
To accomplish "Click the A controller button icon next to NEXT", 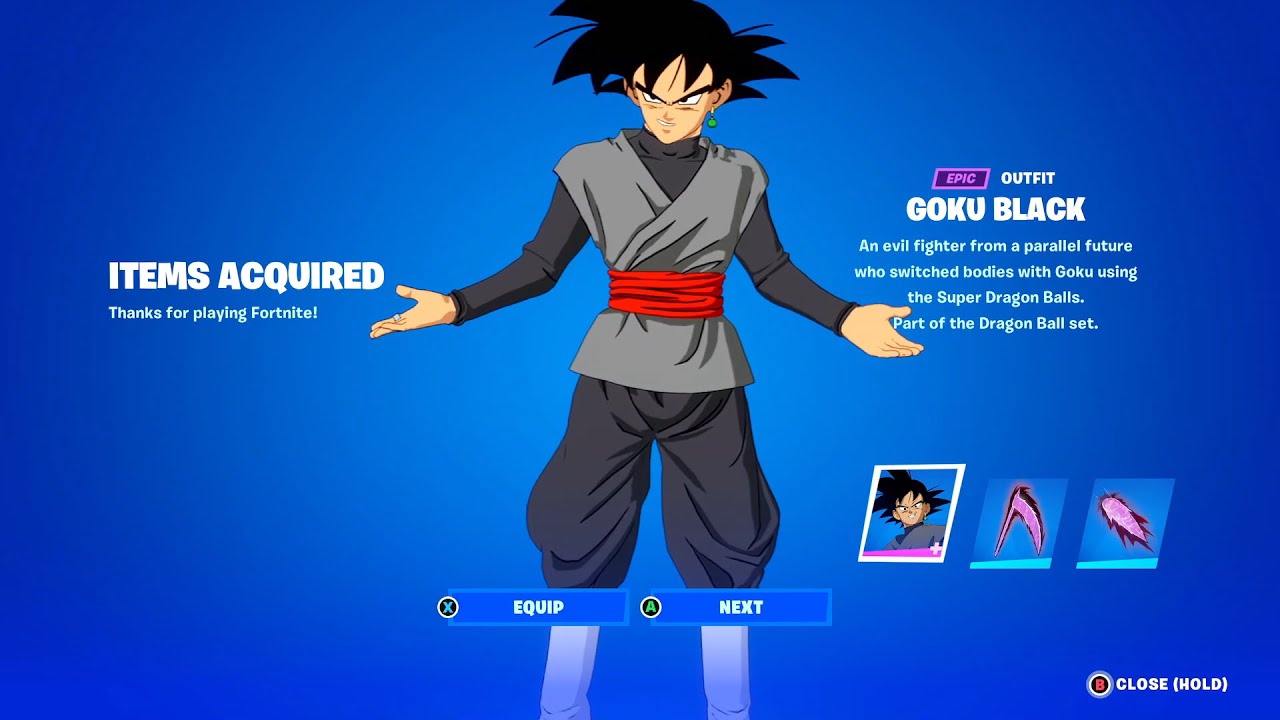I will 652,607.
